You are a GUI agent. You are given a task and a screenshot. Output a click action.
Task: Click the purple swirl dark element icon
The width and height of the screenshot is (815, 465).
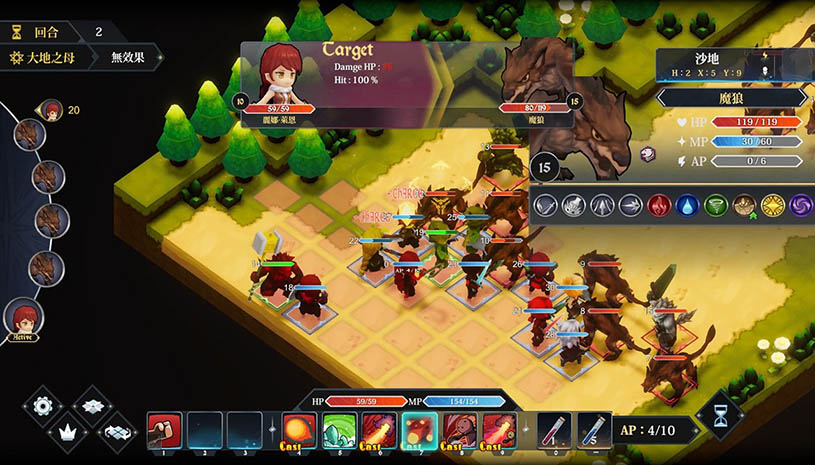click(x=800, y=205)
